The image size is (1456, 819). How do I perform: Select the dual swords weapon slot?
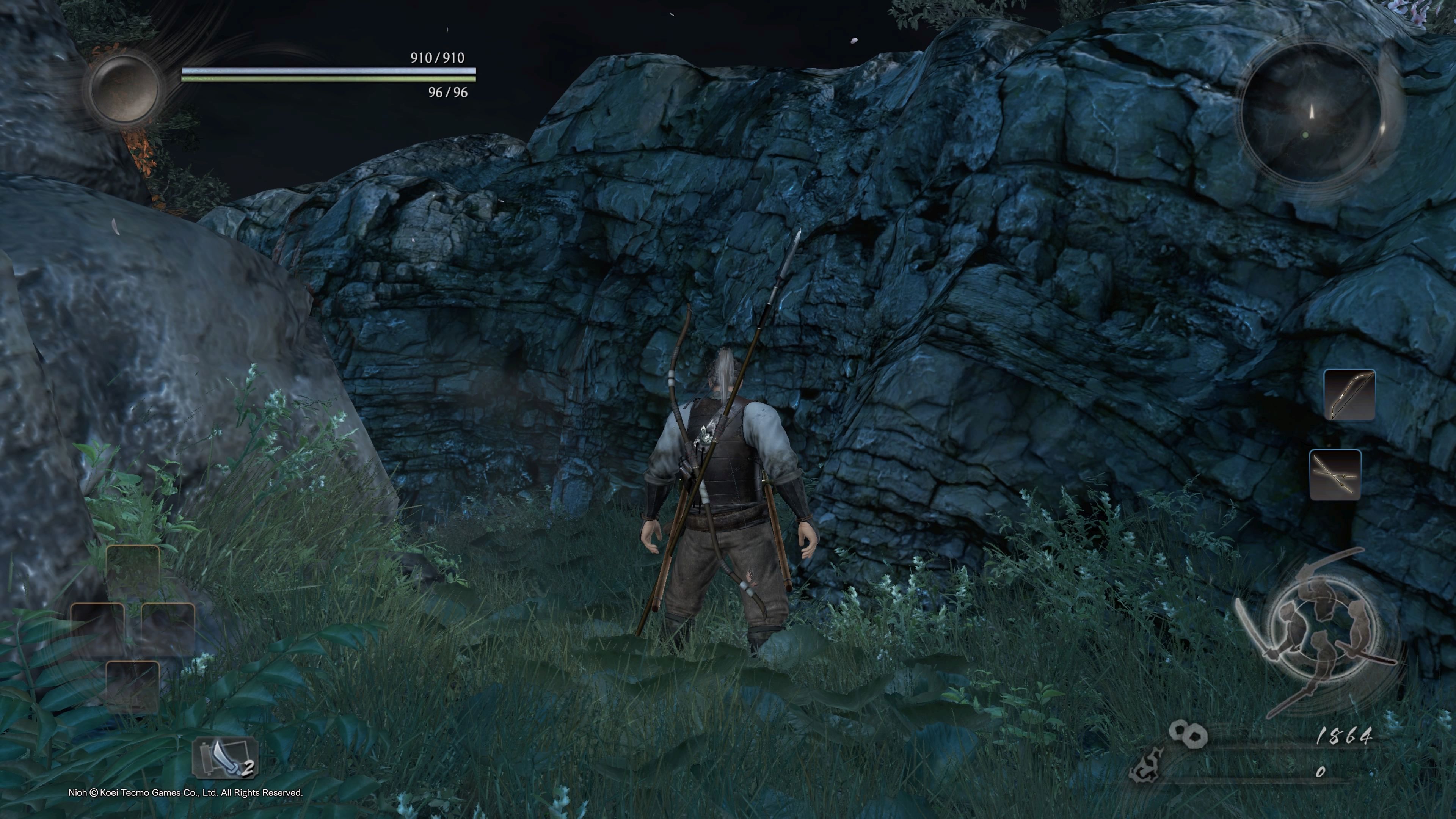[1335, 475]
